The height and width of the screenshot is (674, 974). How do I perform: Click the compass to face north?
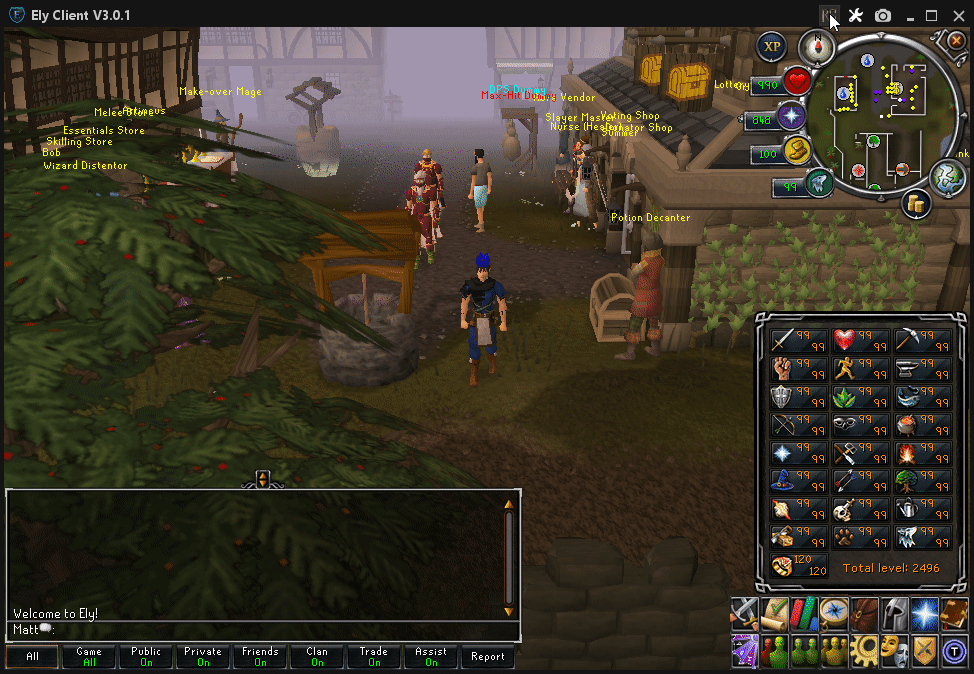(816, 46)
